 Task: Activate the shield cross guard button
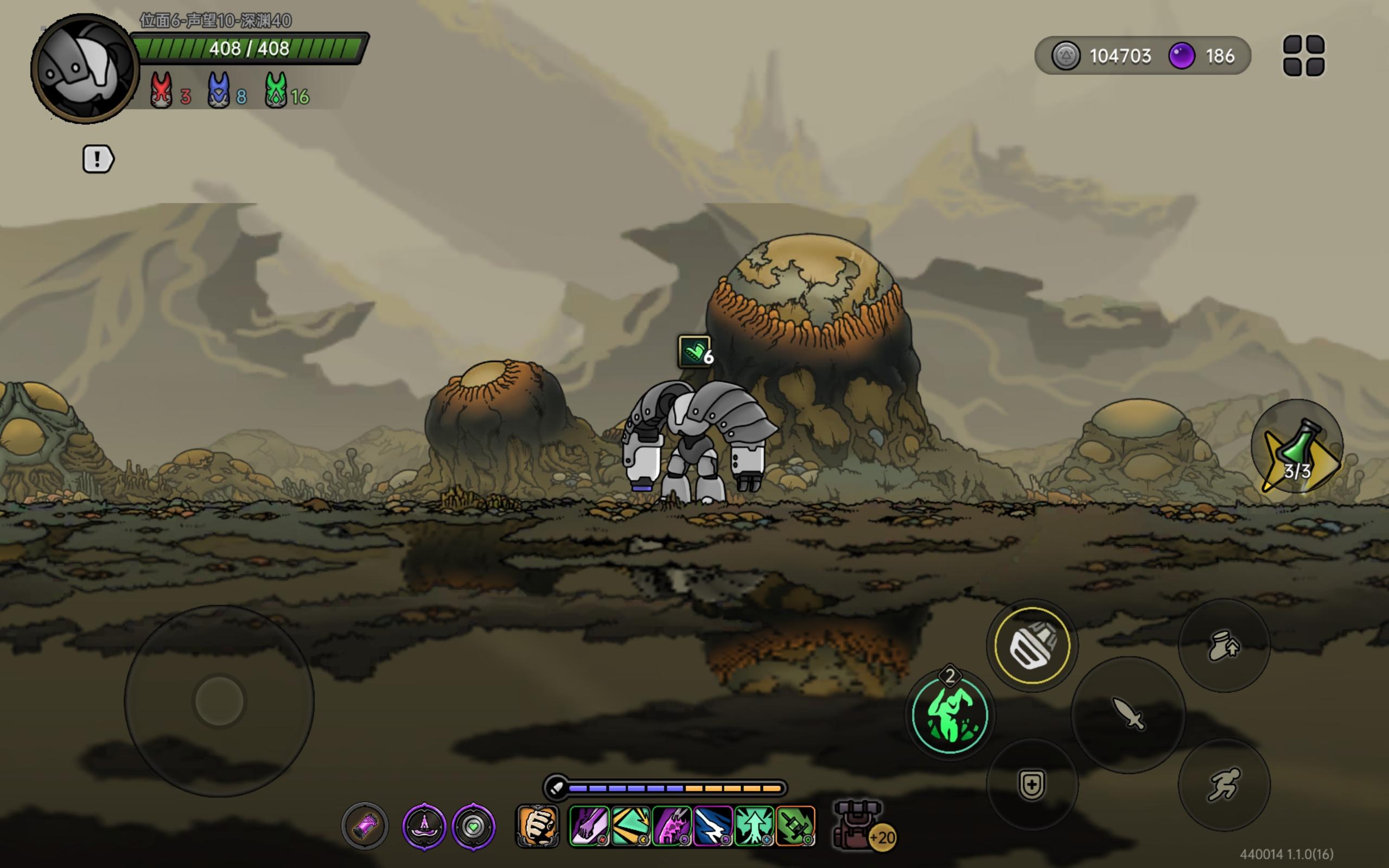pos(1031,784)
